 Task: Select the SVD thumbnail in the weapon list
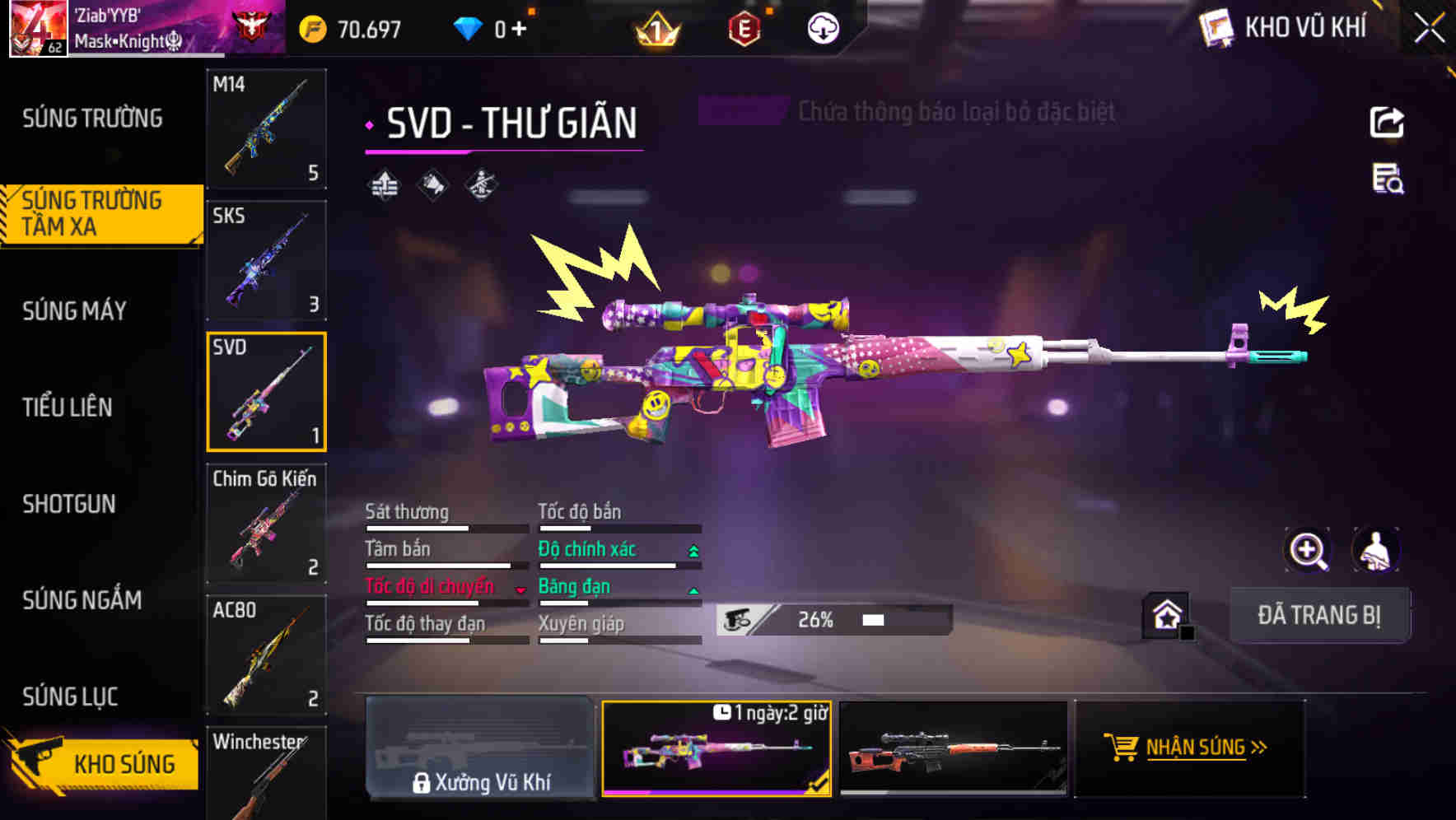266,391
